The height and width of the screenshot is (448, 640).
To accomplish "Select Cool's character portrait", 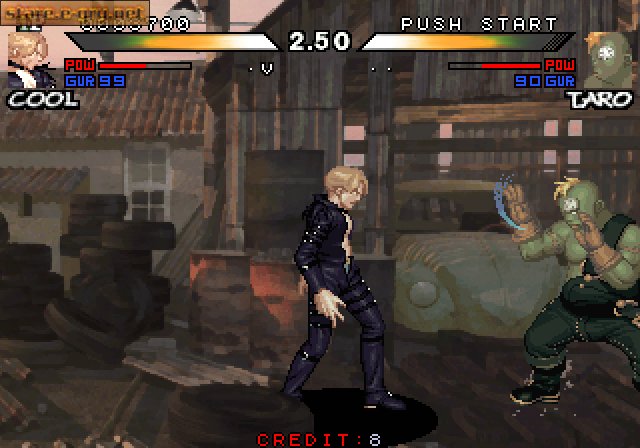I will (x=26, y=59).
